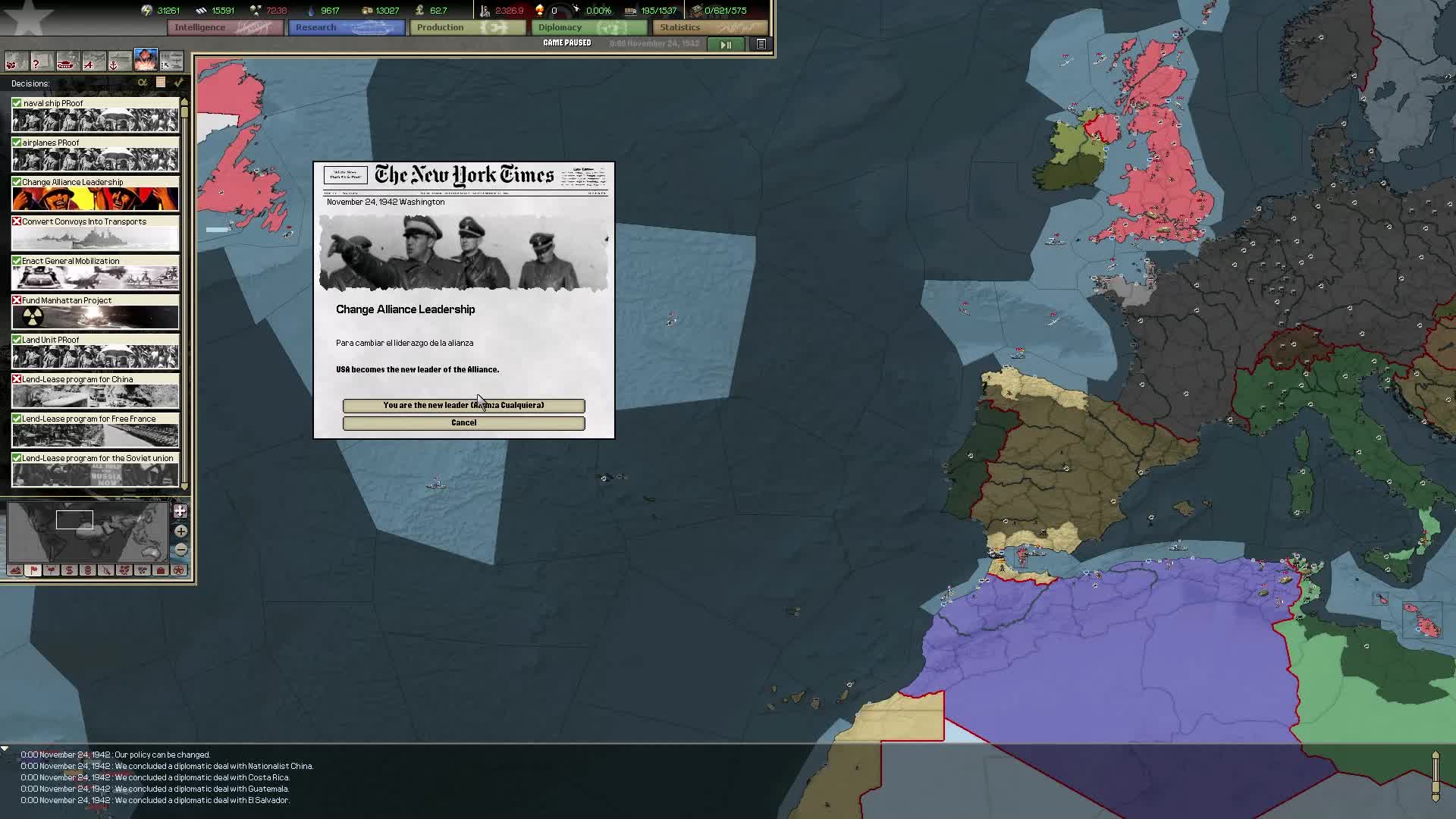This screenshot has height=819, width=1456.
Task: Switch to the political flag map mode
Action: (33, 570)
